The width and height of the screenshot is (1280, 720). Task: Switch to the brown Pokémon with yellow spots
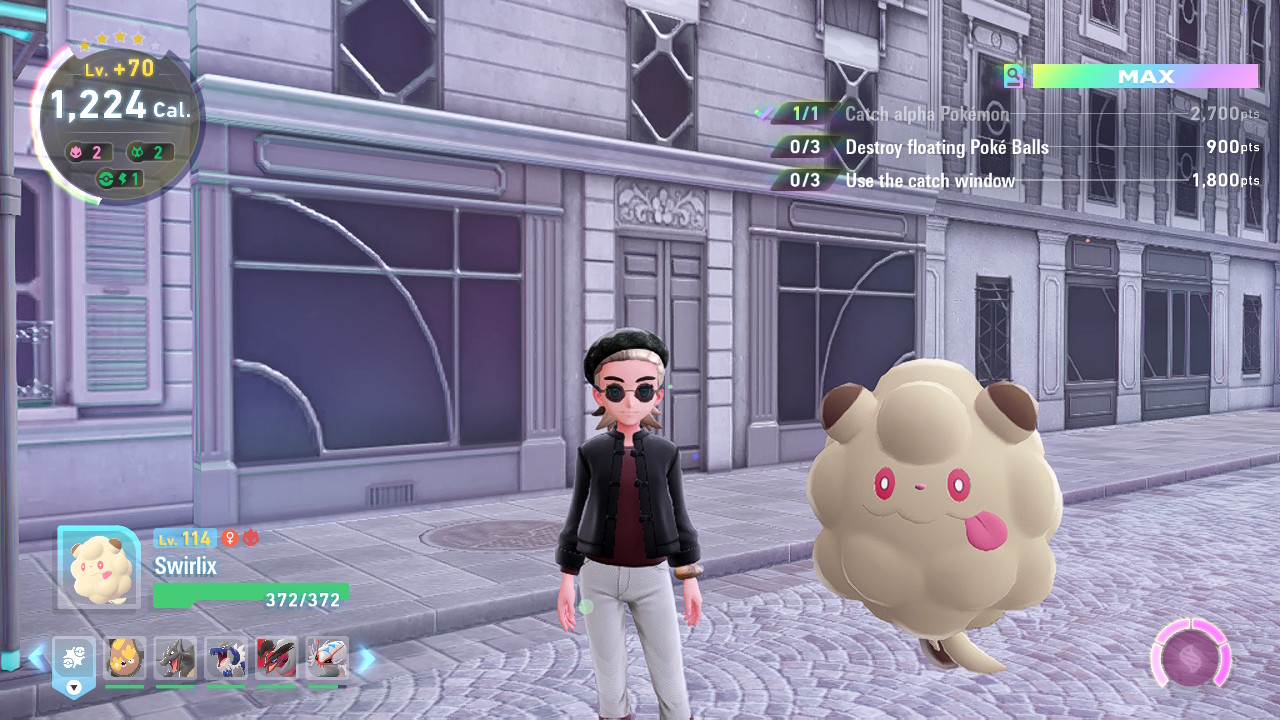tap(124, 659)
